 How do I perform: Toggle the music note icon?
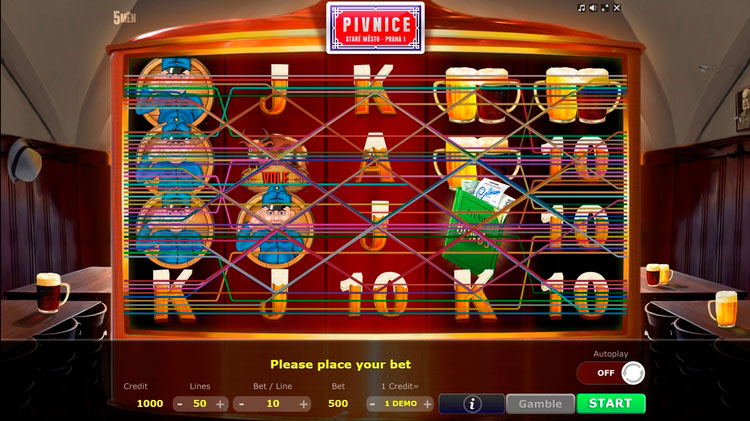click(581, 7)
